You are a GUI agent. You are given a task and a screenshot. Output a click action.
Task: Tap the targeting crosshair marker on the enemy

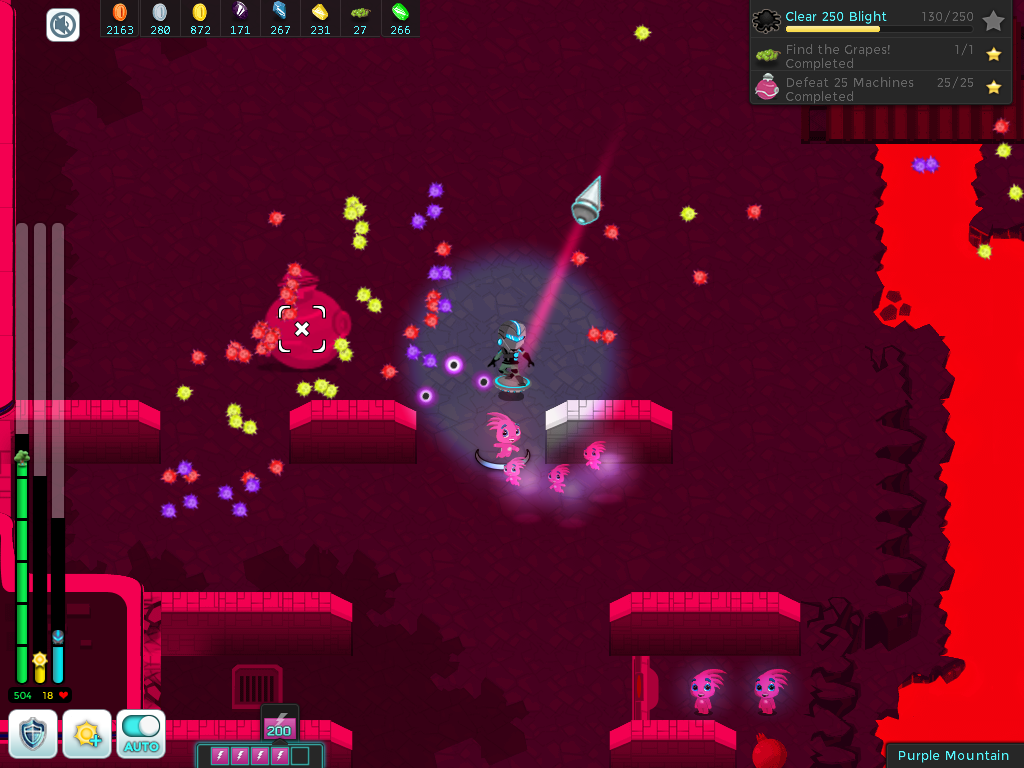coord(302,329)
